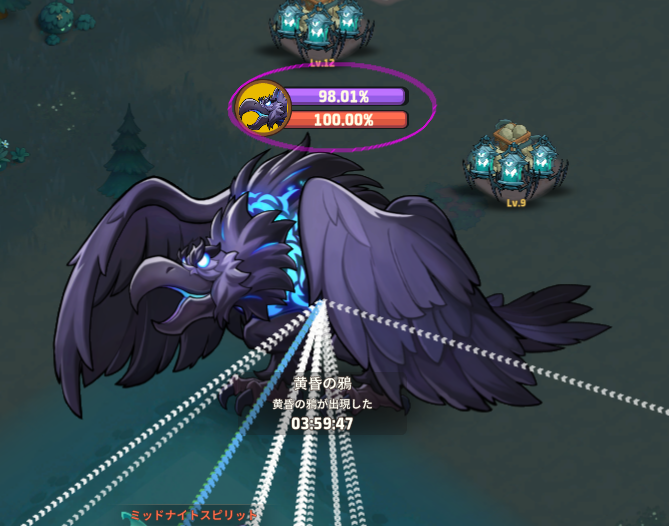Click the raven boss portrait icon
The width and height of the screenshot is (669, 526).
coord(262,107)
